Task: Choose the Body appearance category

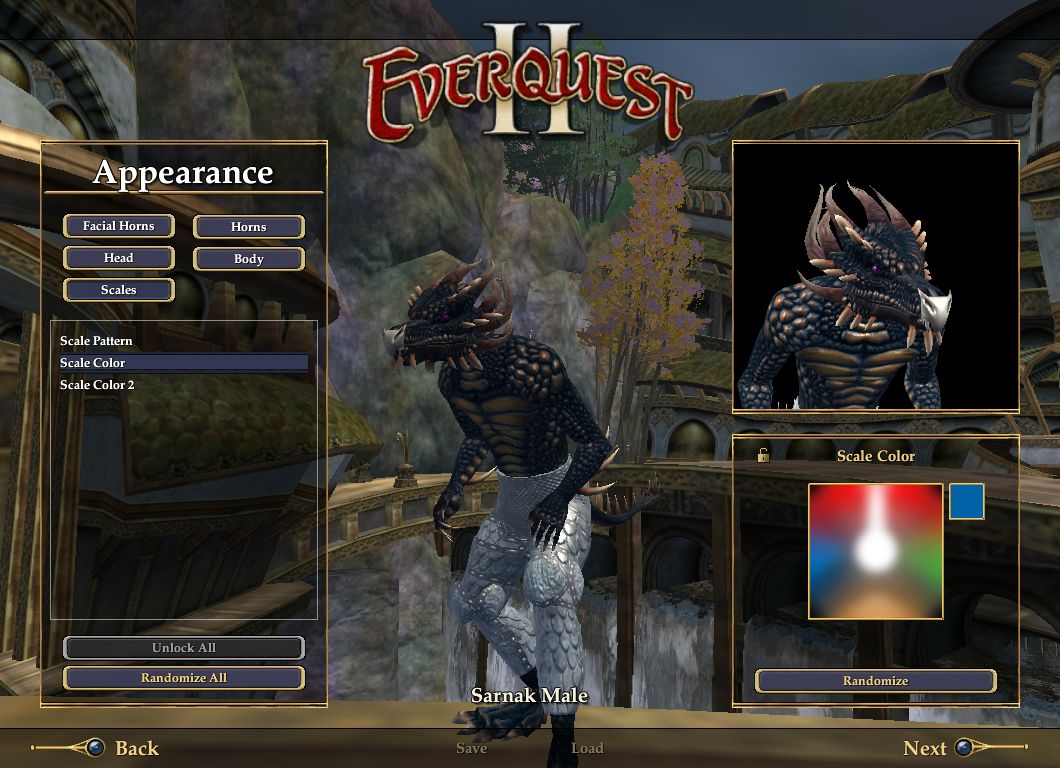Action: point(248,259)
